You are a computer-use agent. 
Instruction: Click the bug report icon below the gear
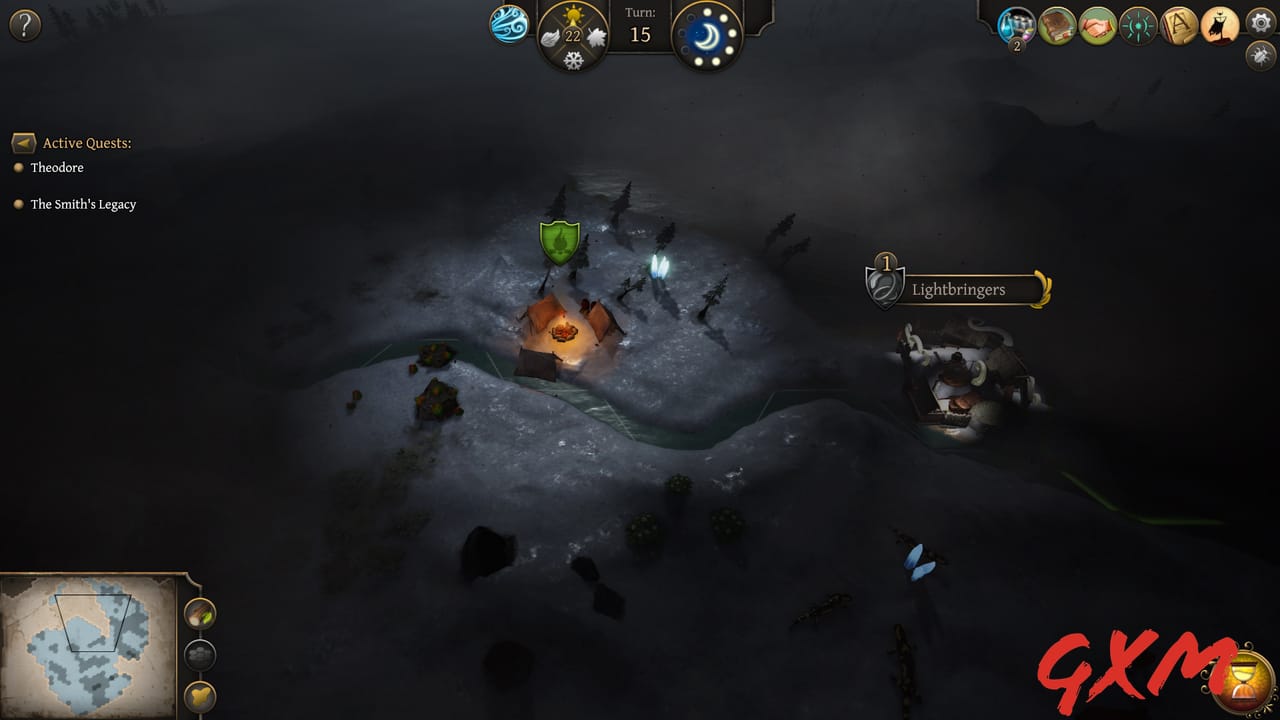click(1258, 58)
